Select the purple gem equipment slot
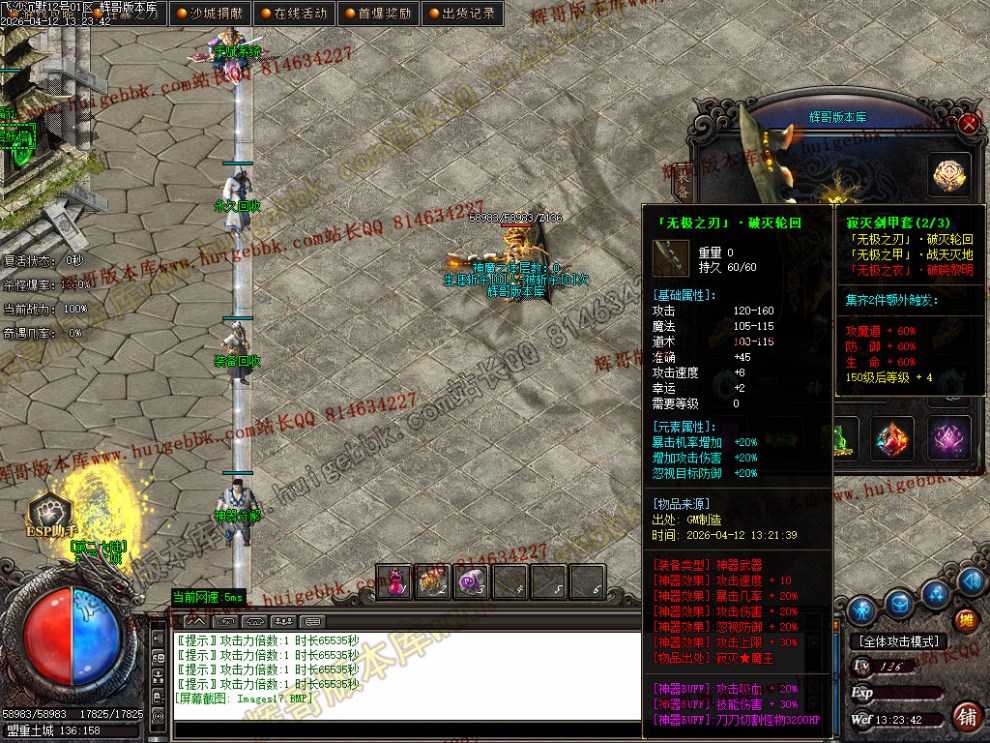Viewport: 990px width, 743px height. click(x=948, y=438)
